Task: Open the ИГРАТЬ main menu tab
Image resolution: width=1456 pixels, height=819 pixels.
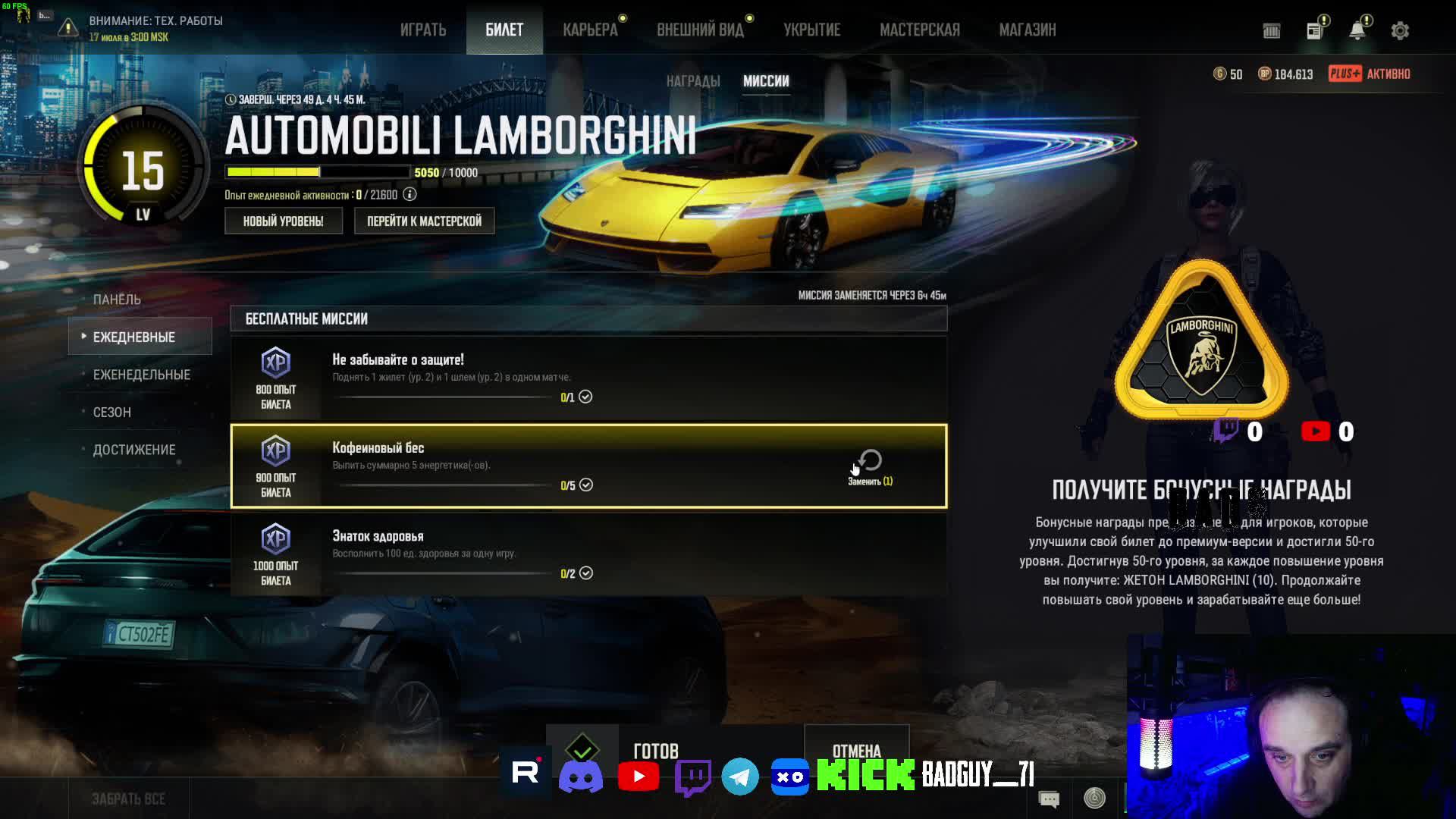Action: click(423, 30)
